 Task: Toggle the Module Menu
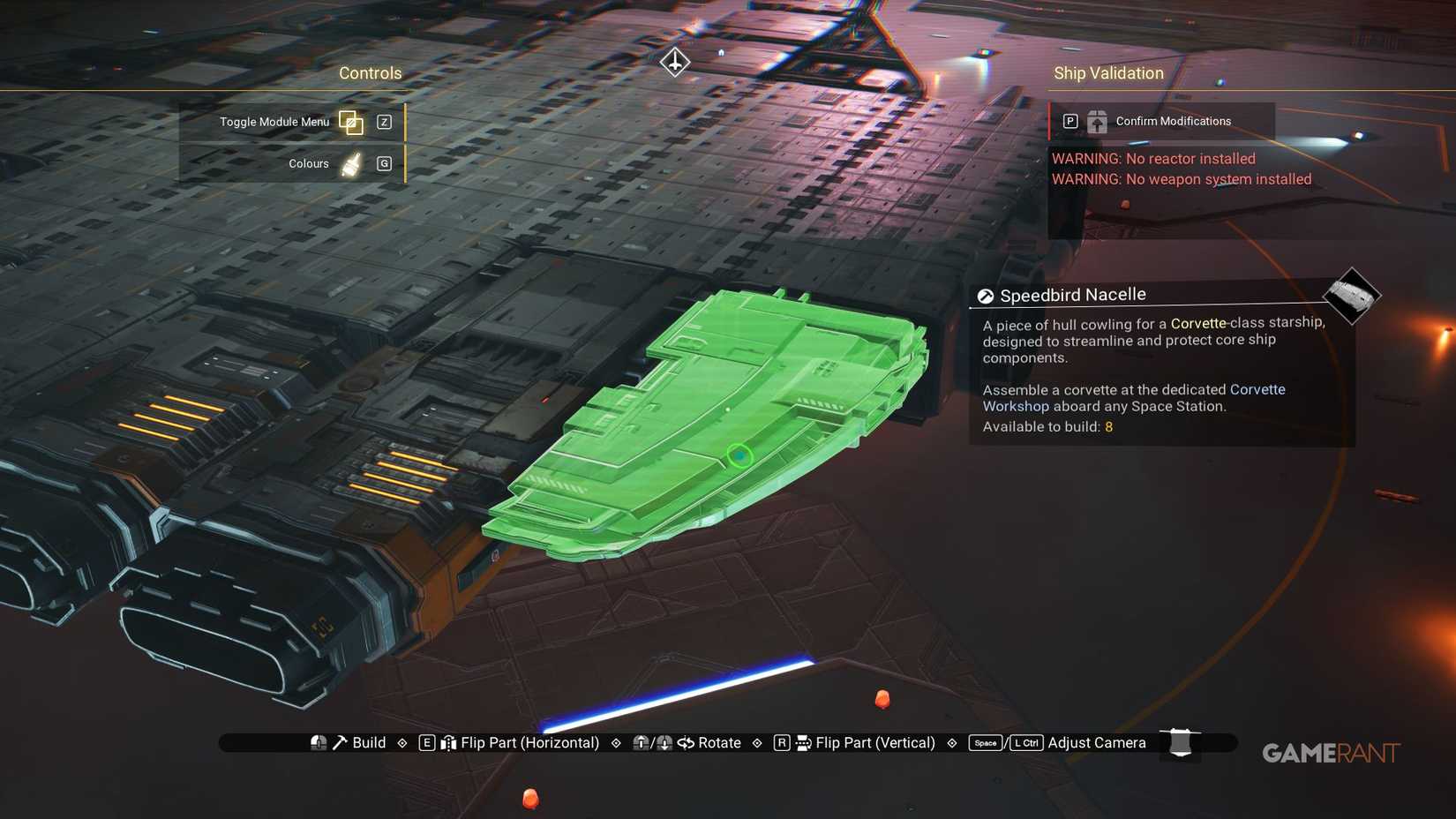[x=351, y=122]
